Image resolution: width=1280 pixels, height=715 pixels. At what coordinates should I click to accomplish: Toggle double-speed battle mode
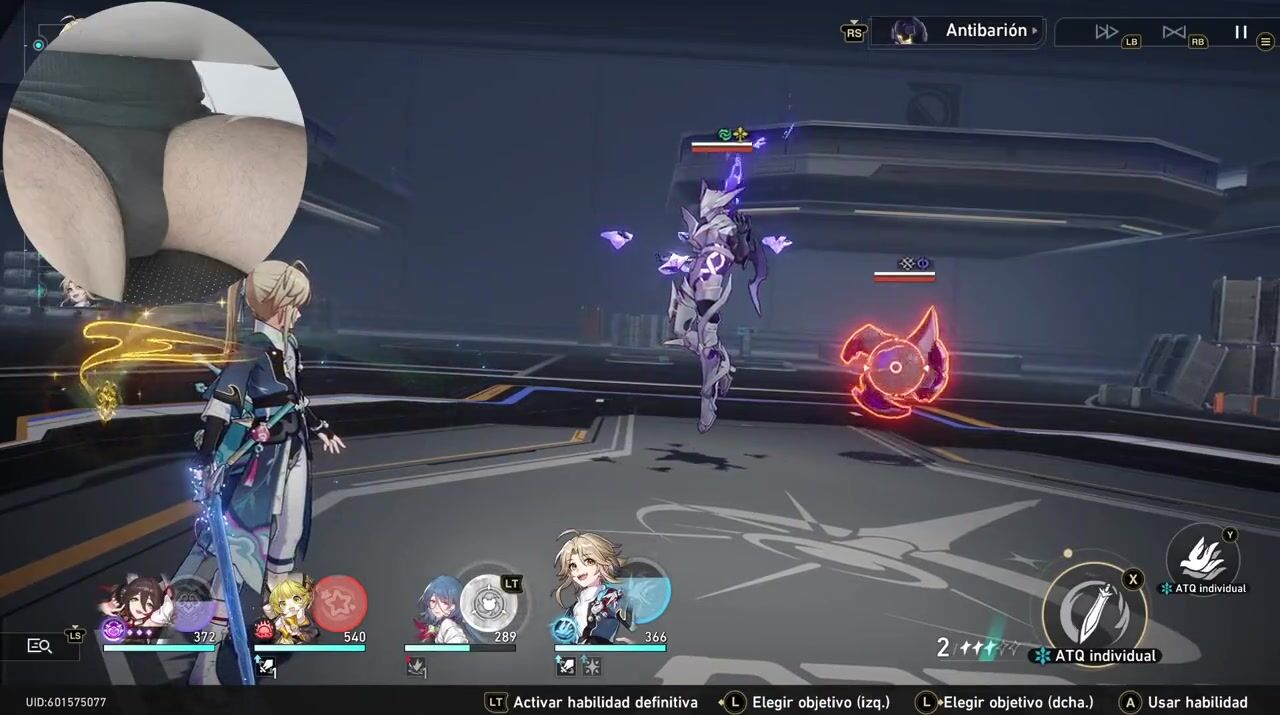point(1106,32)
